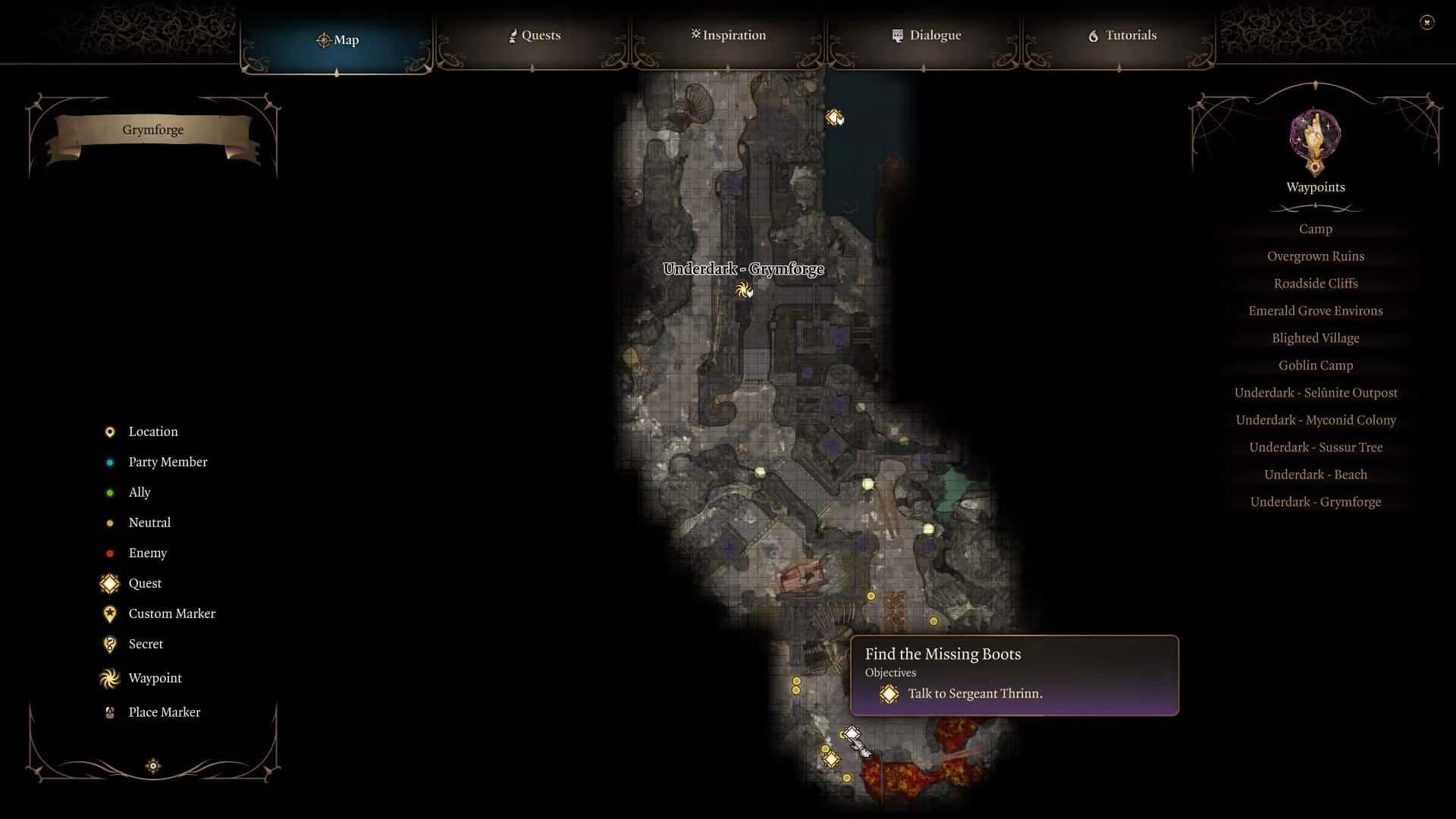Select Overgrown Ruins waypoint

click(x=1315, y=256)
